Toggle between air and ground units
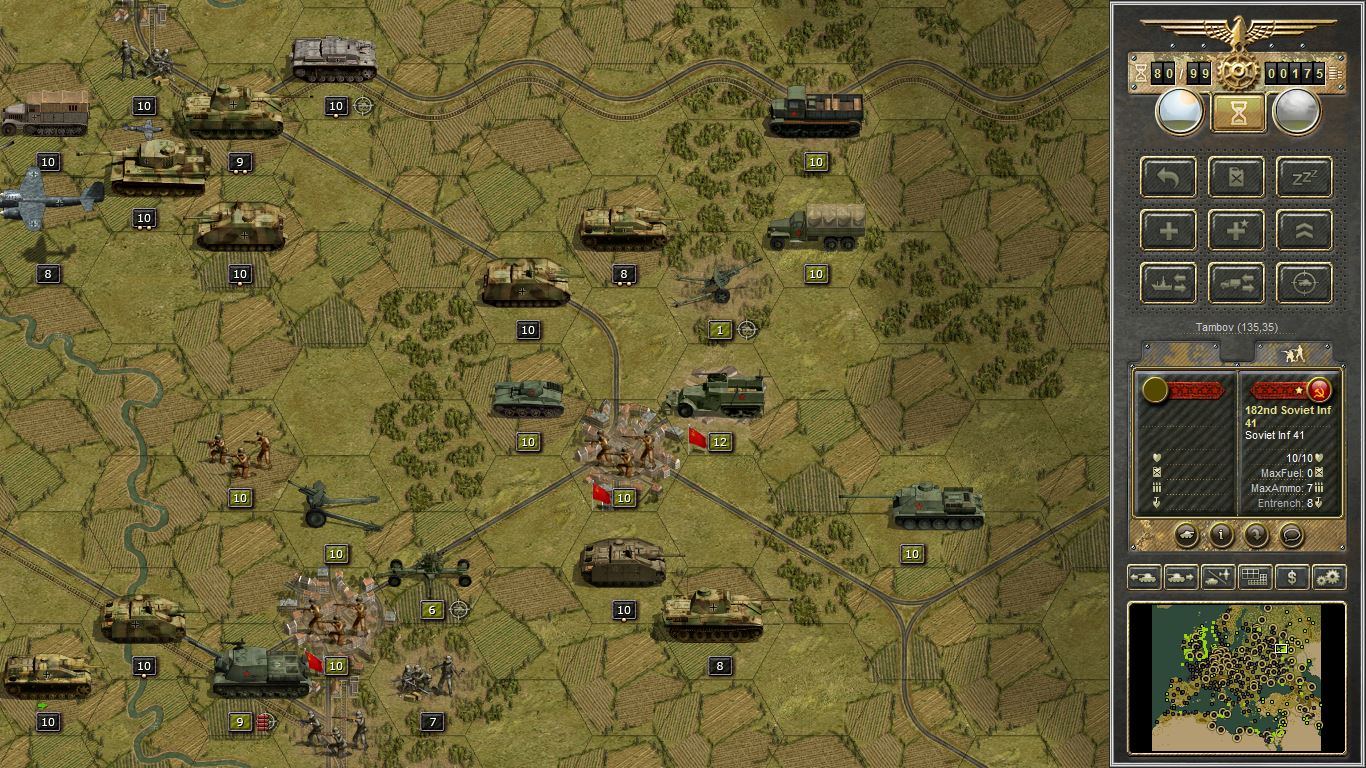Viewport: 1366px width, 768px height. [x=1217, y=577]
